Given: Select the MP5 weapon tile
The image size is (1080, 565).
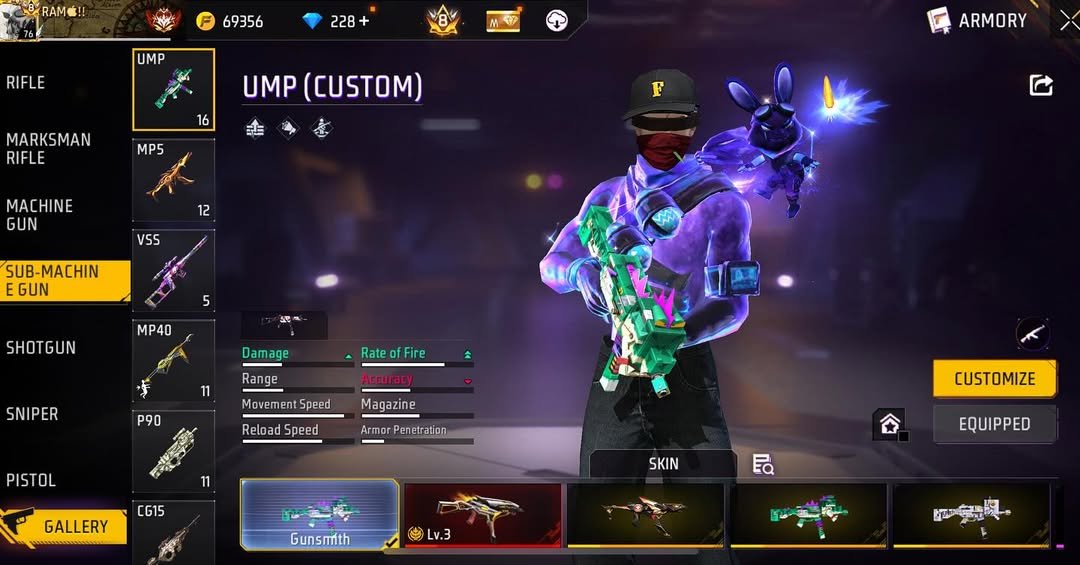Looking at the screenshot, I should click(x=173, y=180).
